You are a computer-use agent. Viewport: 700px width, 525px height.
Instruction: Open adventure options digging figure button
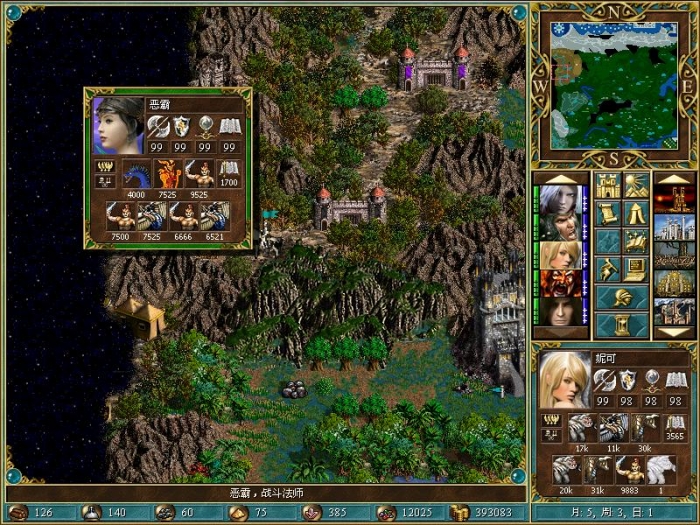pyautogui.click(x=608, y=270)
